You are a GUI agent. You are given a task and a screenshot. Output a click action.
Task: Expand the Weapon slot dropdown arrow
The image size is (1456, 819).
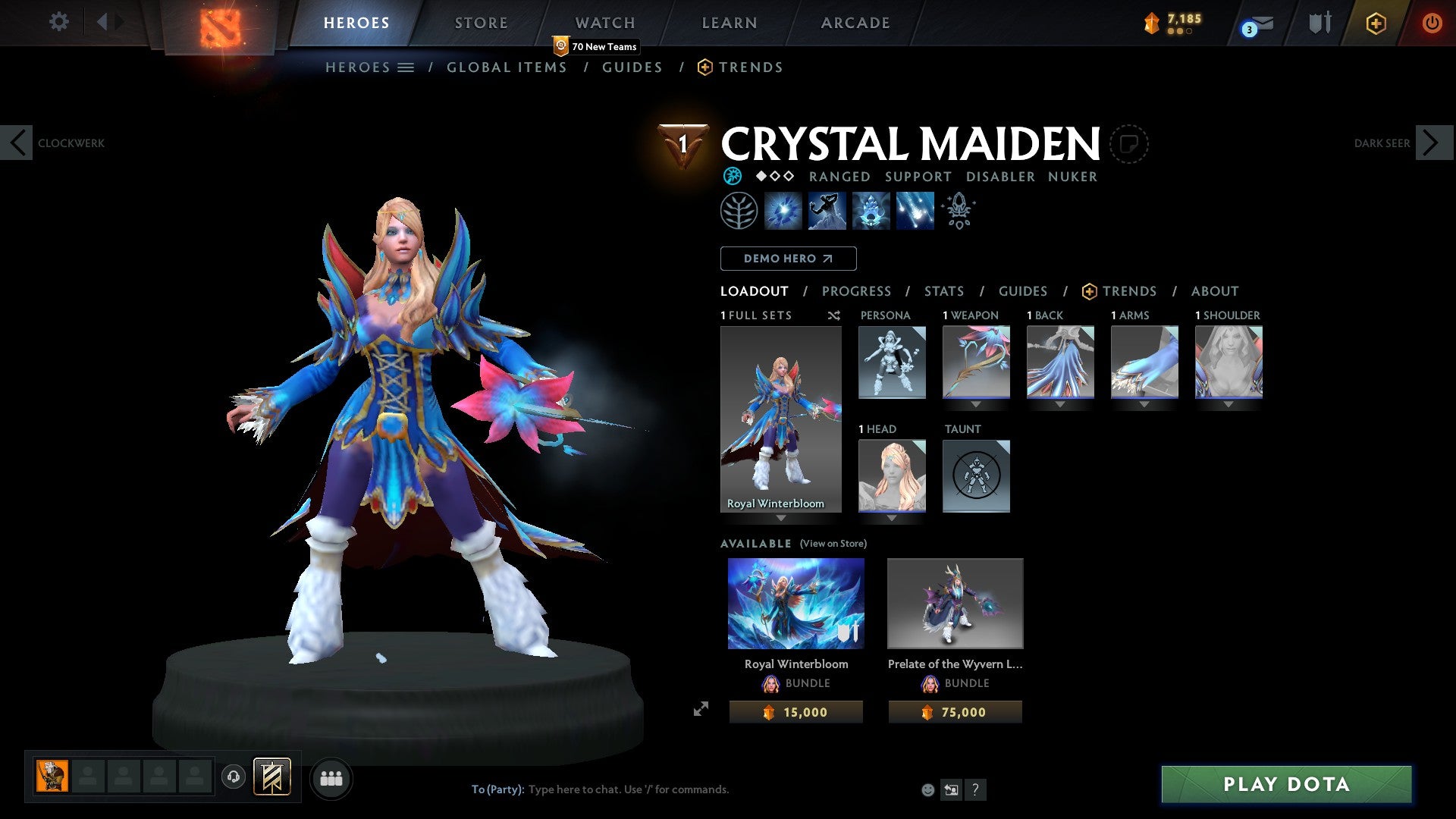(976, 404)
